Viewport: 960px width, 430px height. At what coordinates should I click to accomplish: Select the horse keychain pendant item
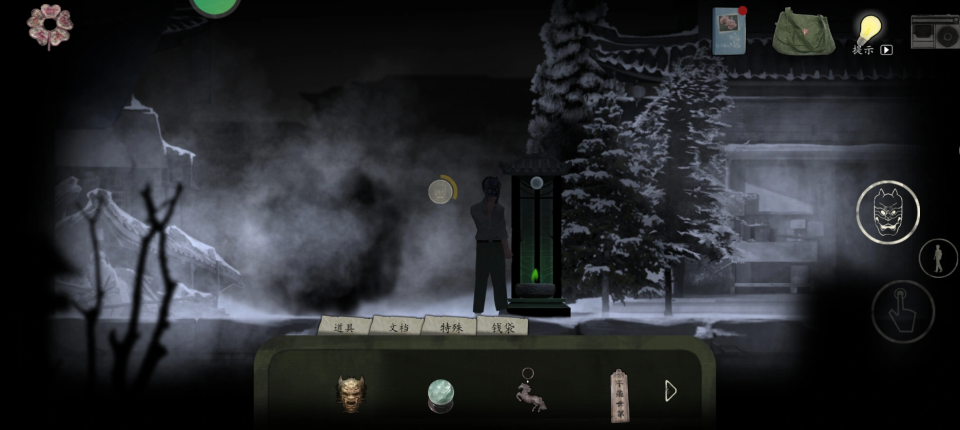point(530,391)
